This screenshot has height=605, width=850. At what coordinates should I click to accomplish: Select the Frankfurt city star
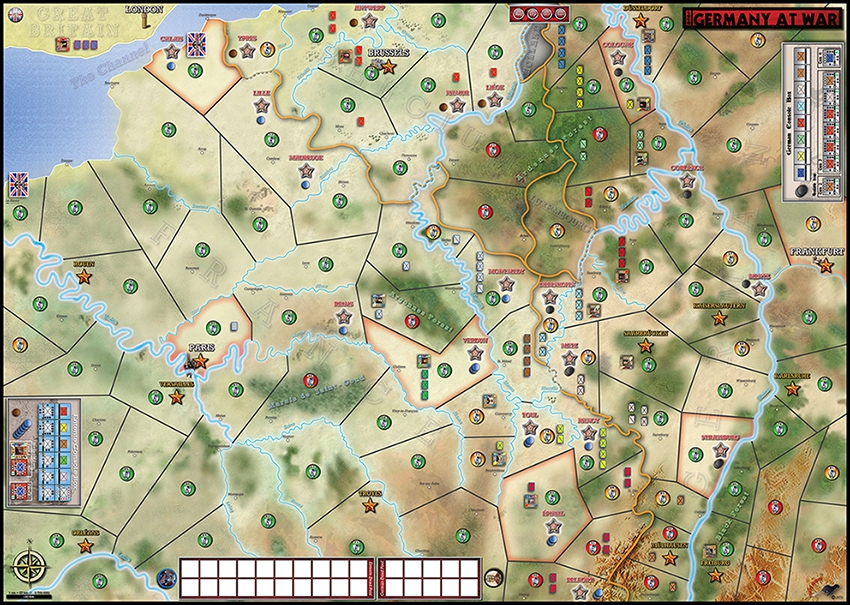[x=825, y=266]
